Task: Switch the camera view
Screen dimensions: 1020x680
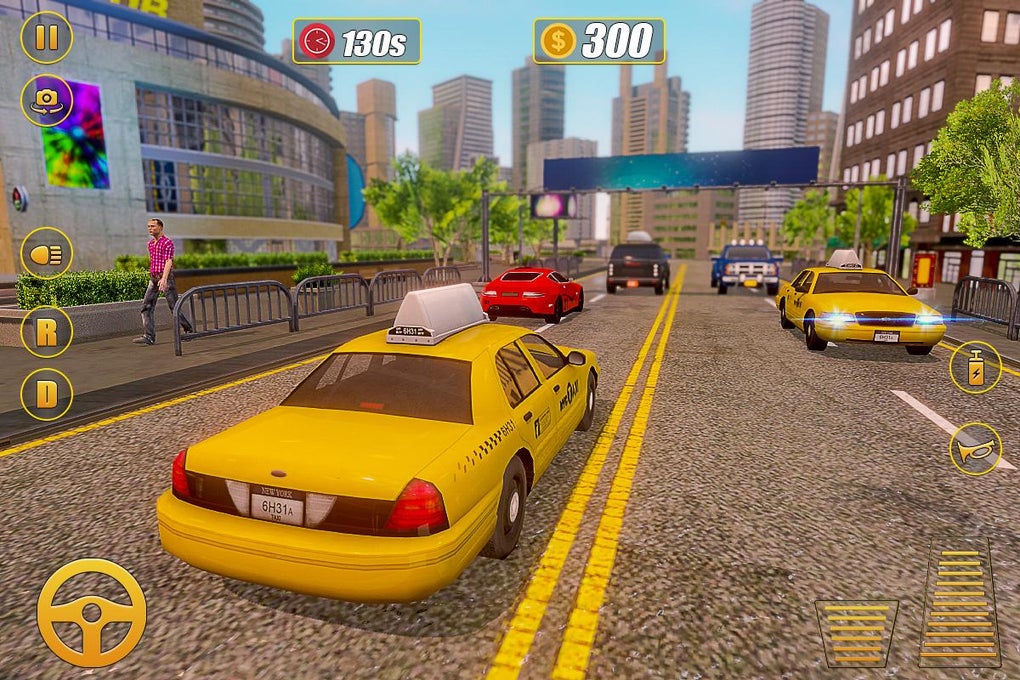Action: (x=46, y=100)
